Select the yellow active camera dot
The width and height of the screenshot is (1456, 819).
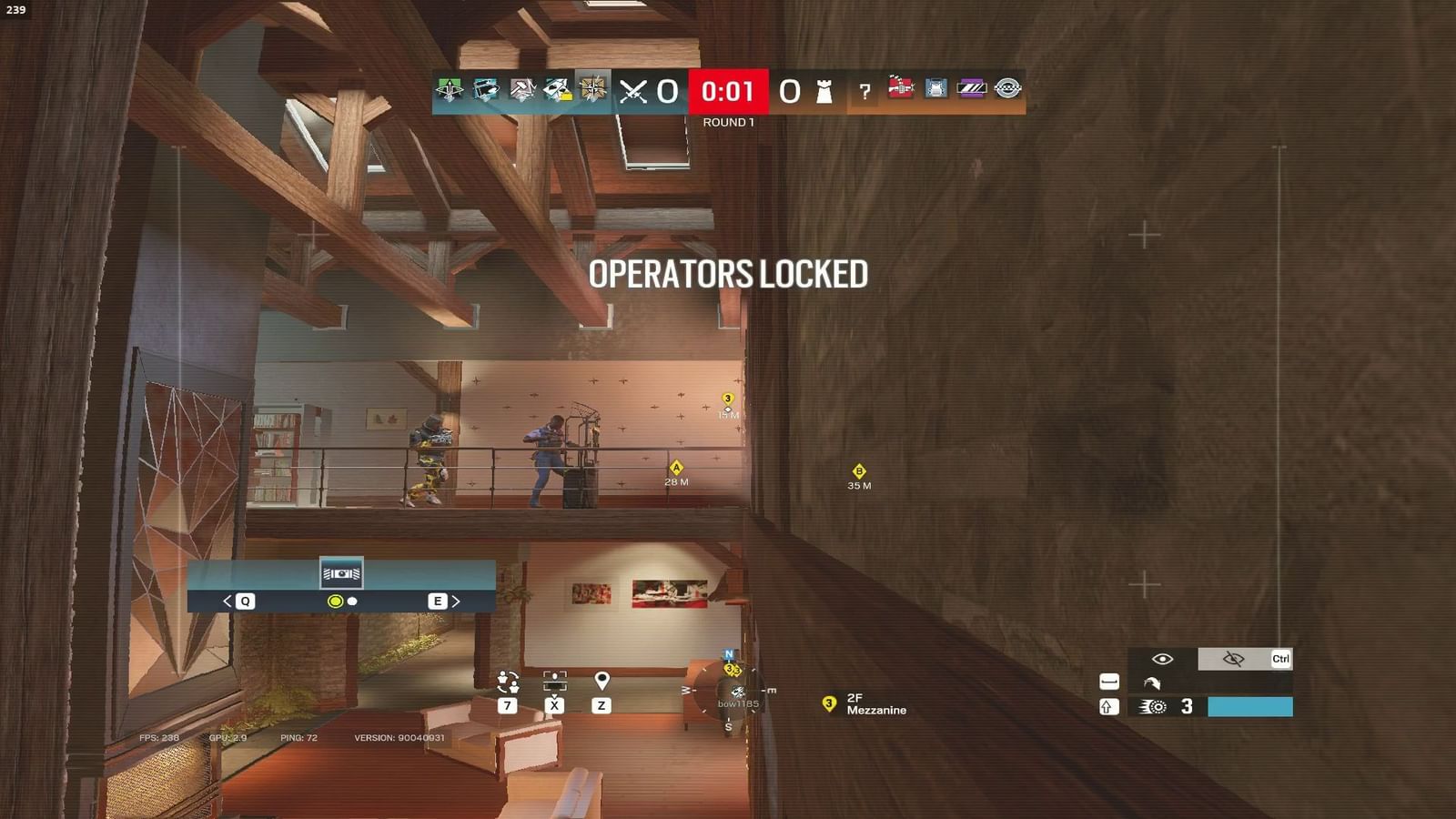tap(335, 602)
